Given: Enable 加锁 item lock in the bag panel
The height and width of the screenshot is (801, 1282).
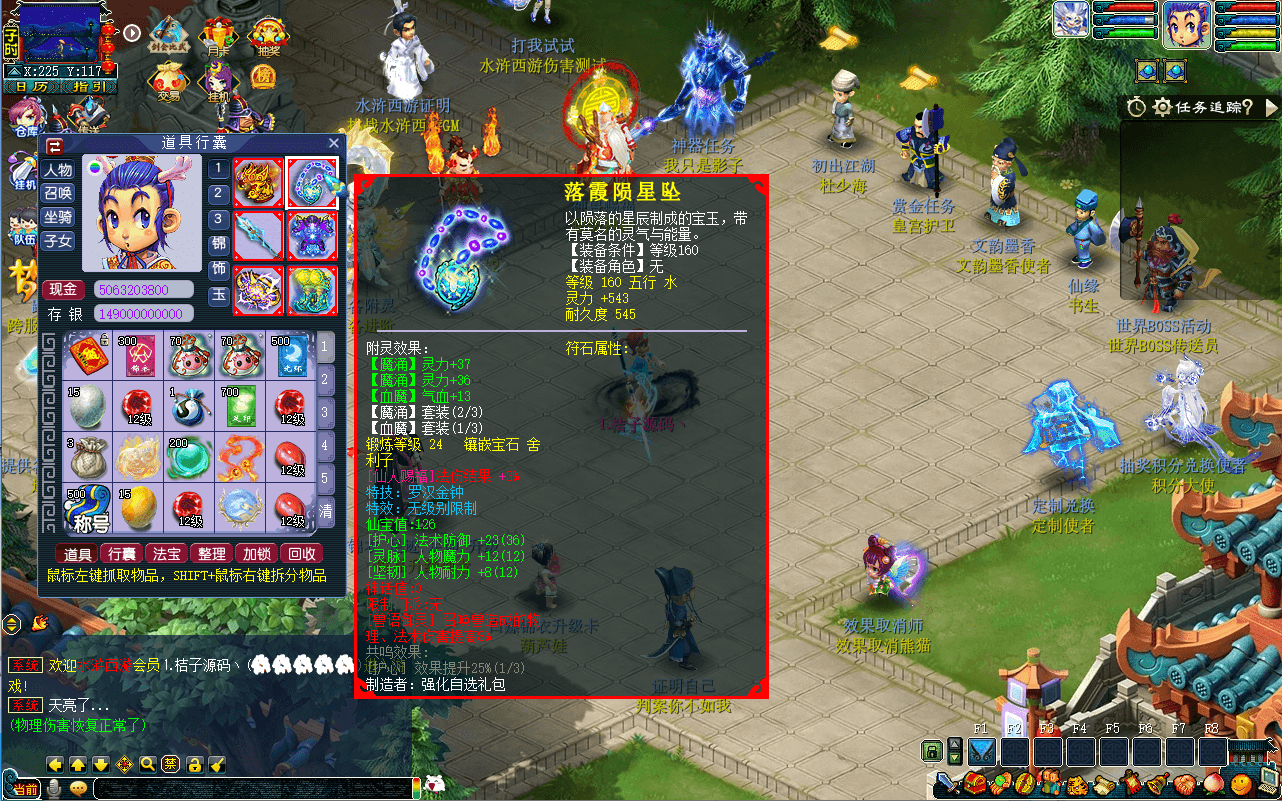Looking at the screenshot, I should click(257, 554).
